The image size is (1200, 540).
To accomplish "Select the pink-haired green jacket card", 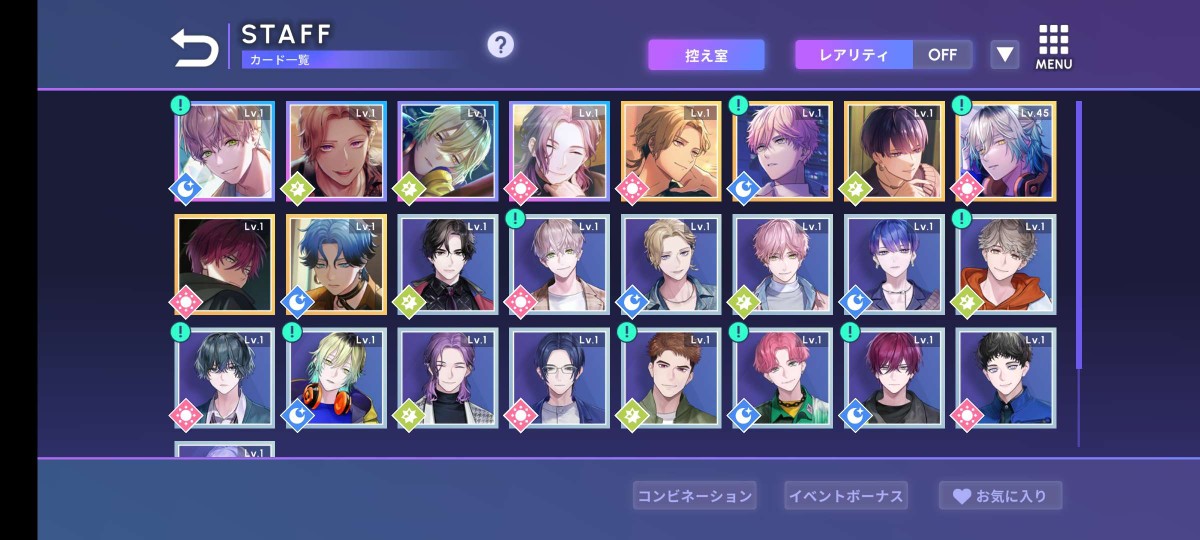I will (x=783, y=378).
